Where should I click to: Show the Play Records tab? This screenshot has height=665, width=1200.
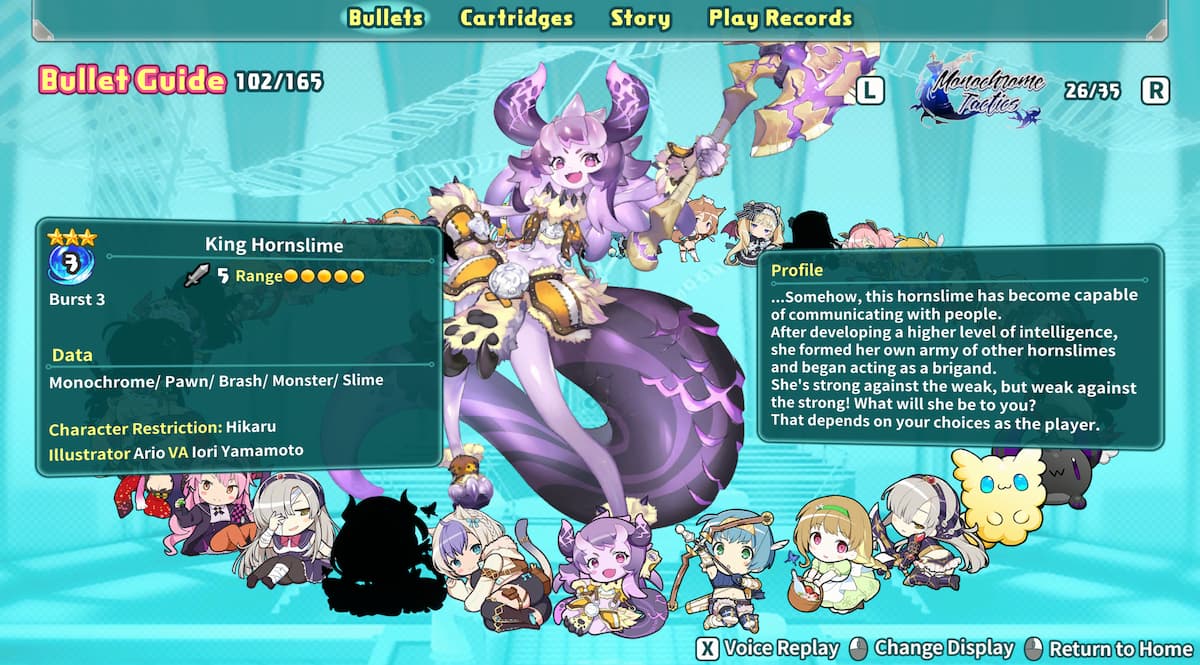[x=780, y=18]
